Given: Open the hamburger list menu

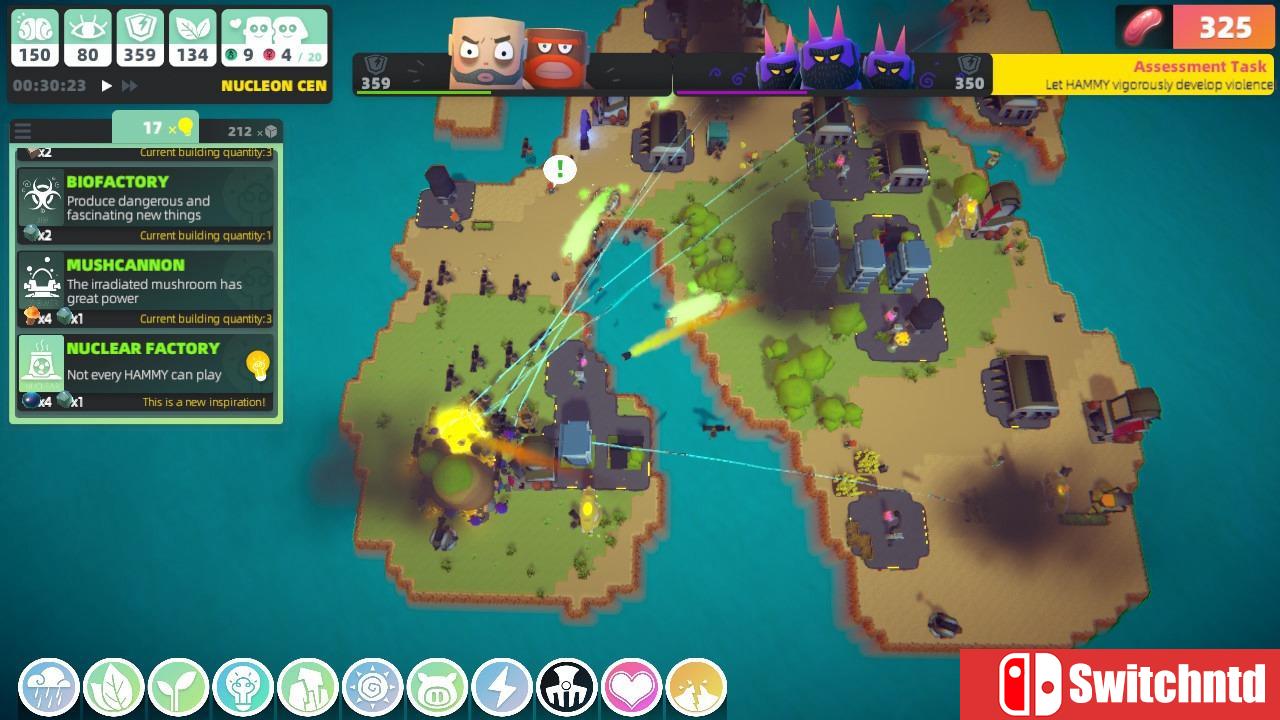Looking at the screenshot, I should 22,131.
